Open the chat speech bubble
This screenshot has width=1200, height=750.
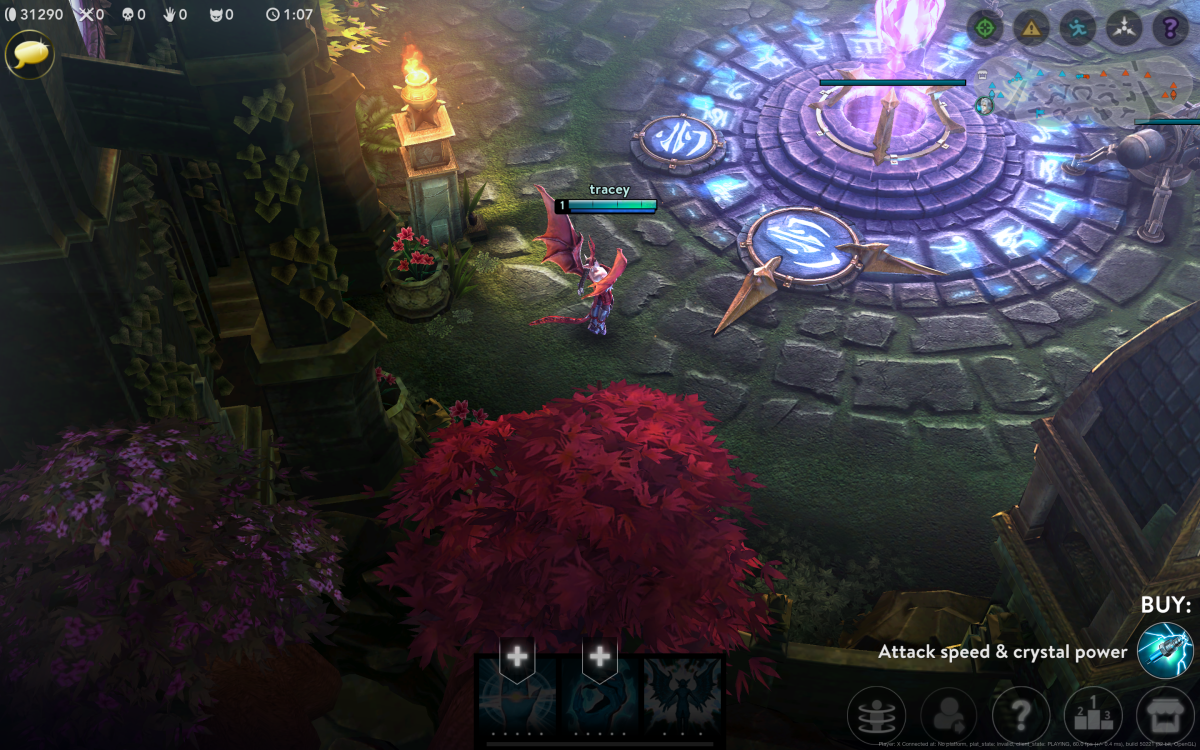tap(29, 53)
